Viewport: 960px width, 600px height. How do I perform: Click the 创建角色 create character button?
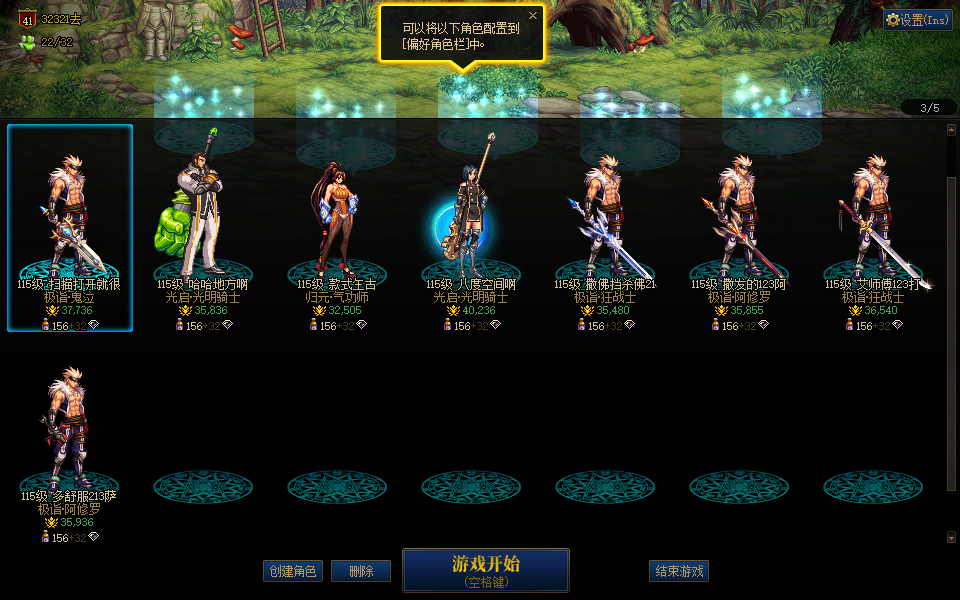pyautogui.click(x=292, y=571)
